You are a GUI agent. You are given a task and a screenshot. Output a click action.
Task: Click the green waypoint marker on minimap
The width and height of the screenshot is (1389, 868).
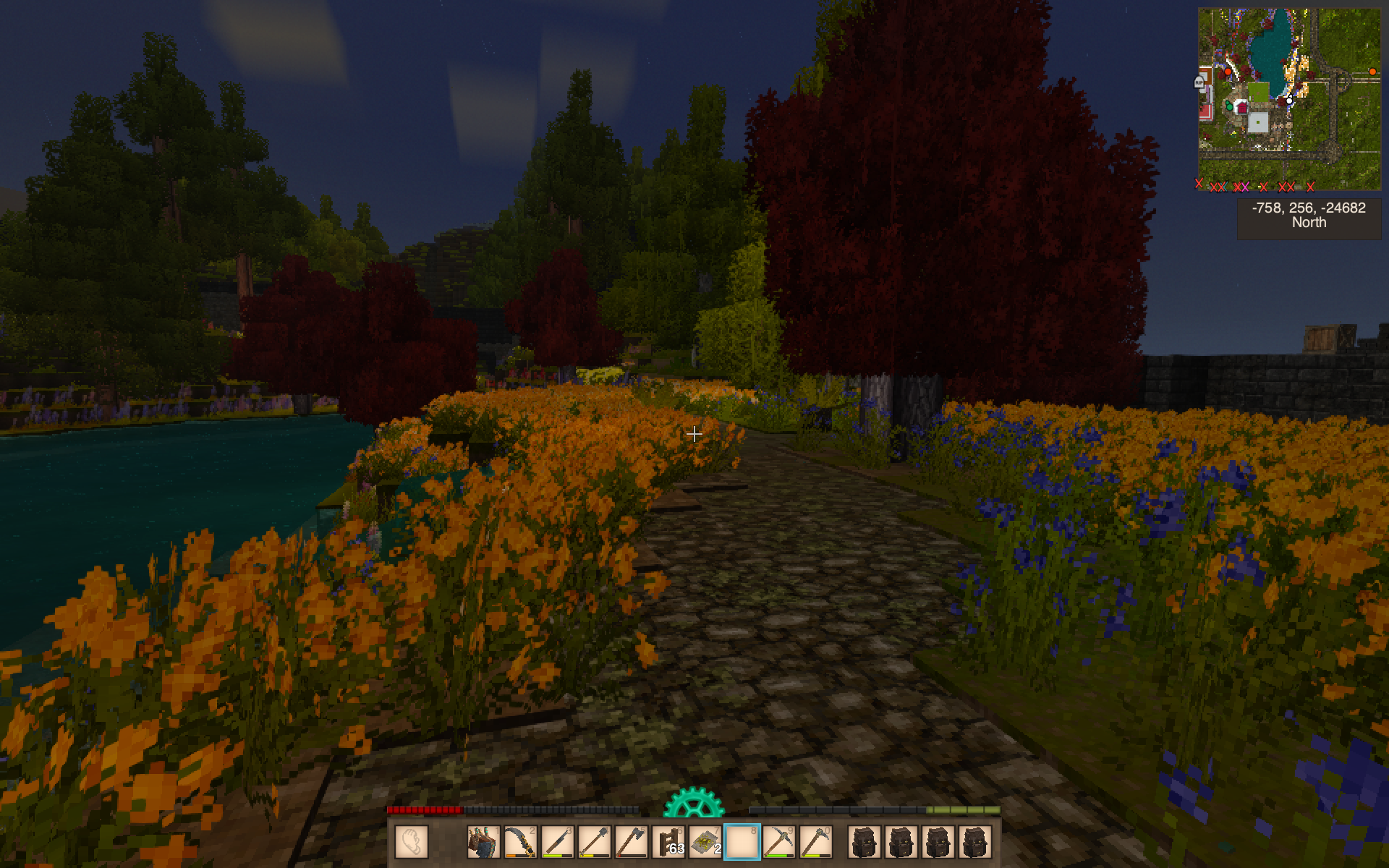click(1229, 106)
